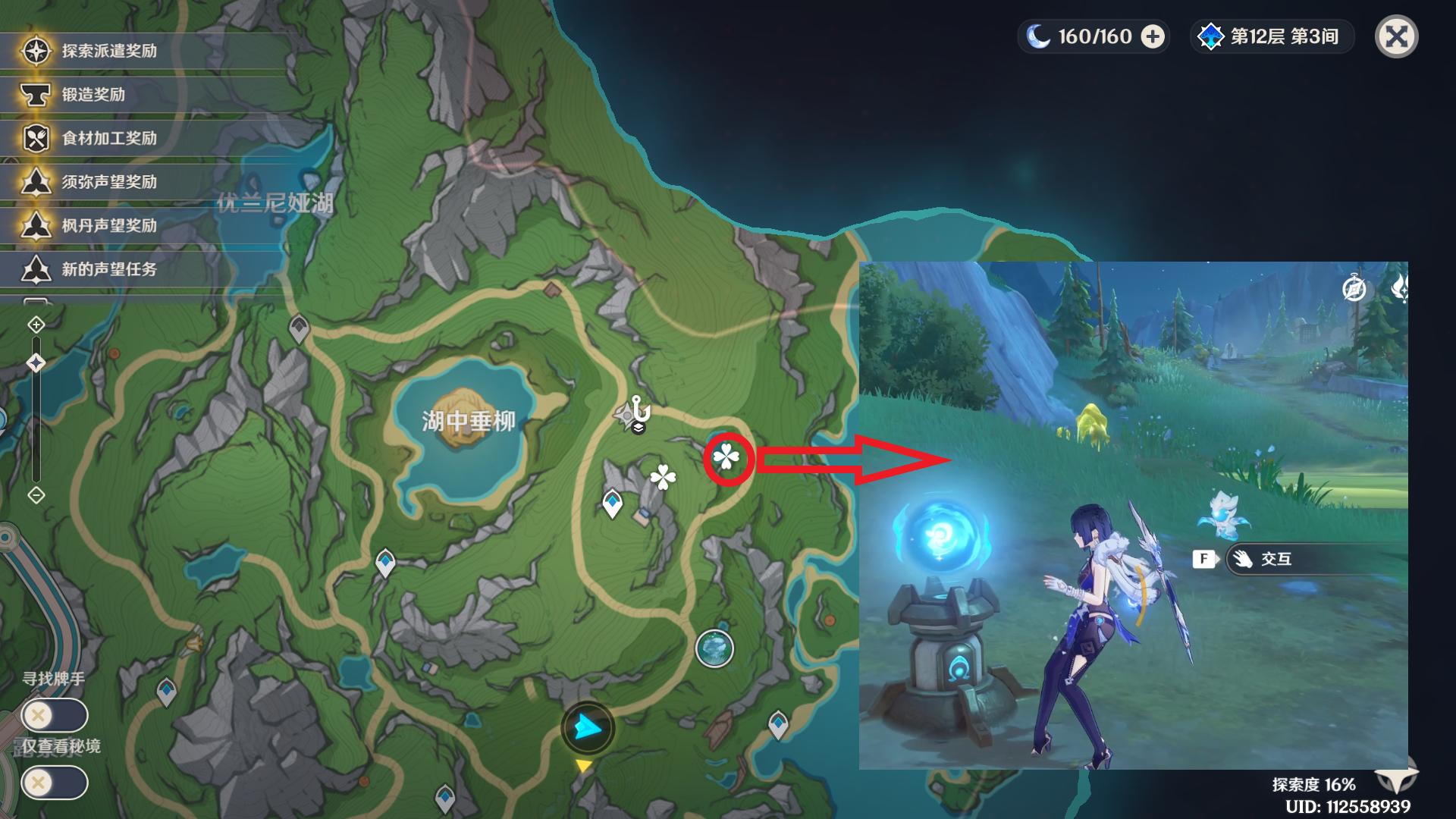Select 探索派遣奖励 reminder entry
Screen dimensions: 1456x819
click(x=109, y=51)
